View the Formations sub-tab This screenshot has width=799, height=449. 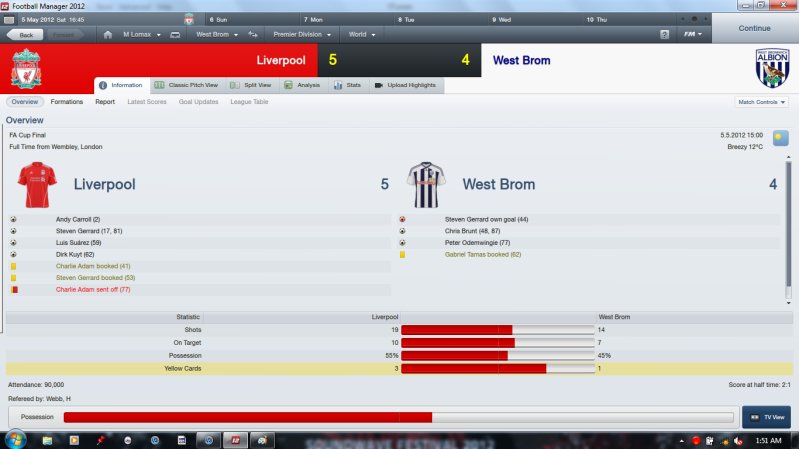(67, 102)
